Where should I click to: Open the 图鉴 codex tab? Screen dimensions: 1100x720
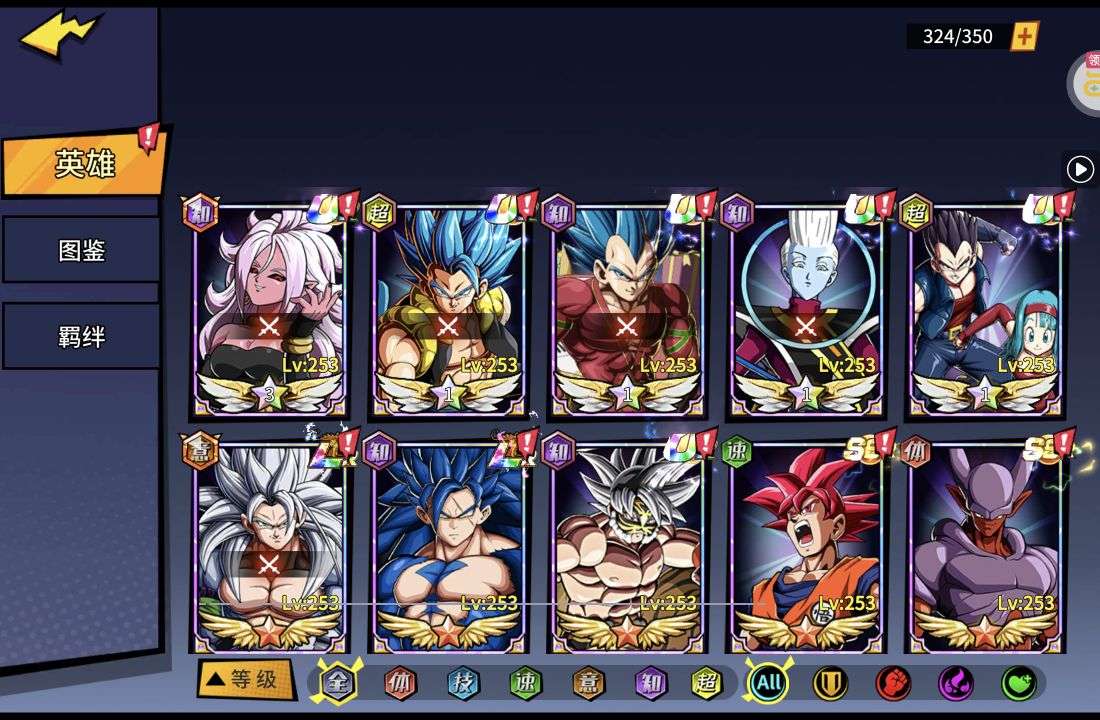coord(81,250)
